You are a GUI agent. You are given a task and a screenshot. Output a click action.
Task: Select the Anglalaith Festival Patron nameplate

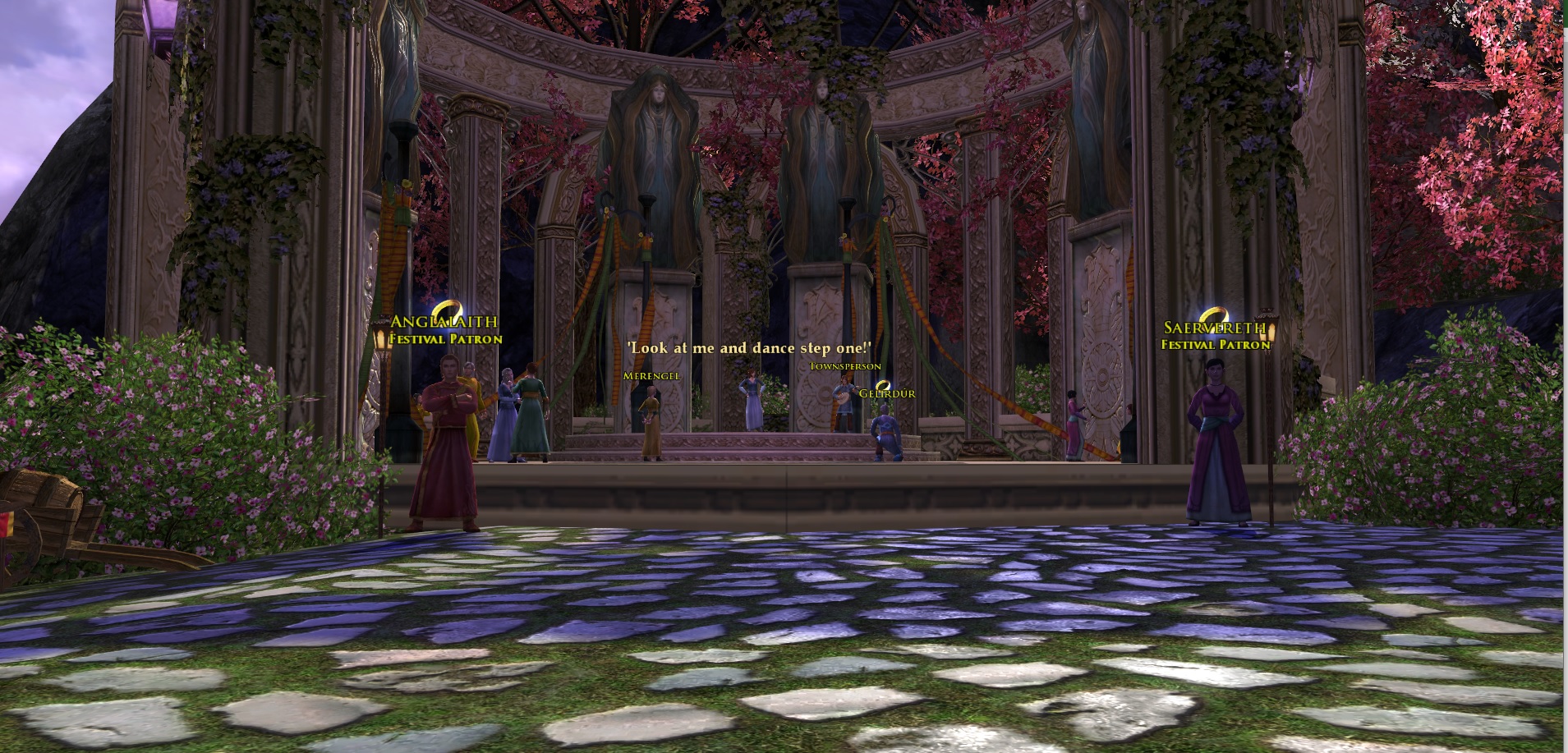point(444,329)
